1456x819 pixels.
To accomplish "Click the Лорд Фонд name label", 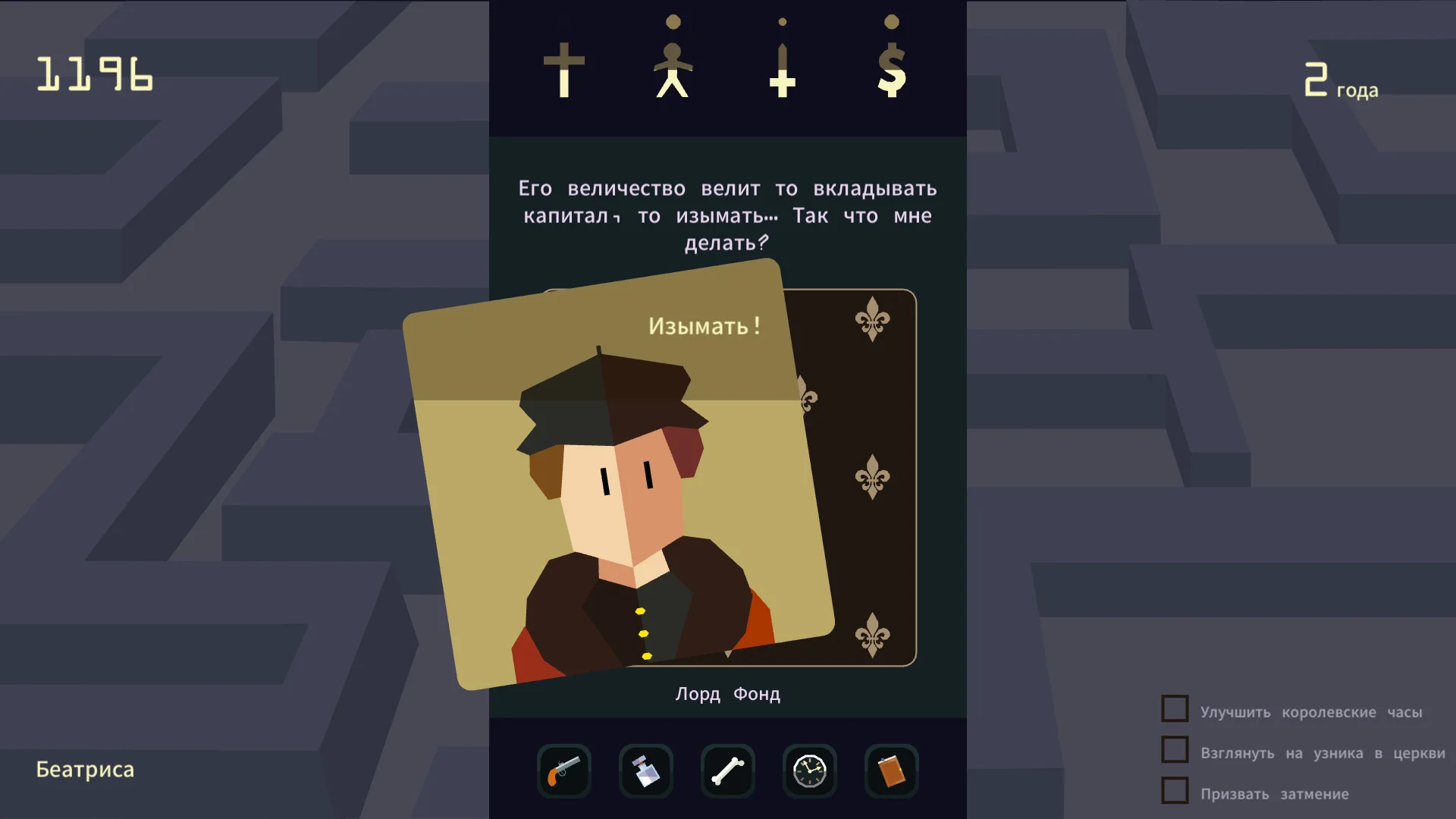I will 727,692.
